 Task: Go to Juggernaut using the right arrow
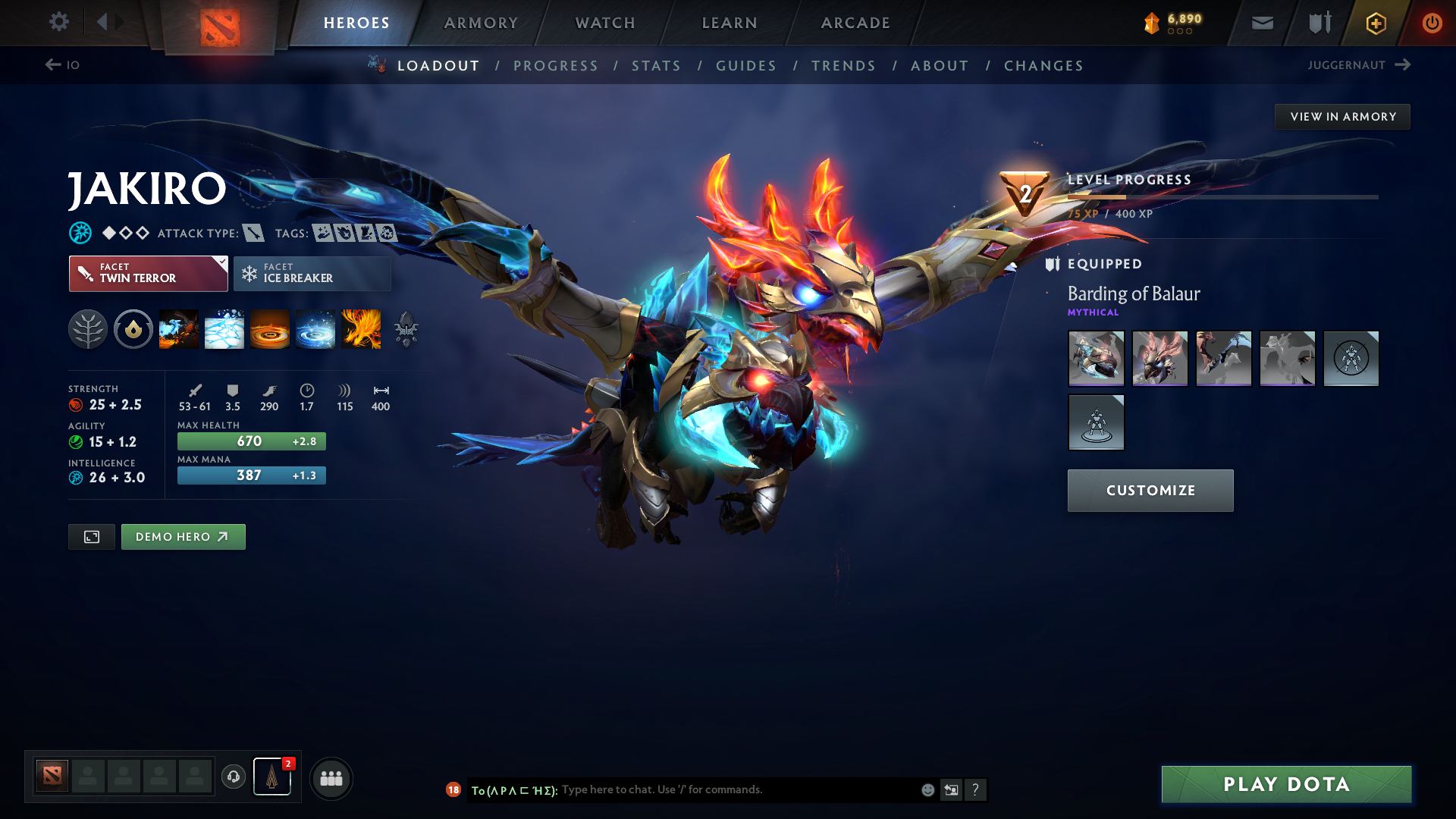click(x=1403, y=65)
